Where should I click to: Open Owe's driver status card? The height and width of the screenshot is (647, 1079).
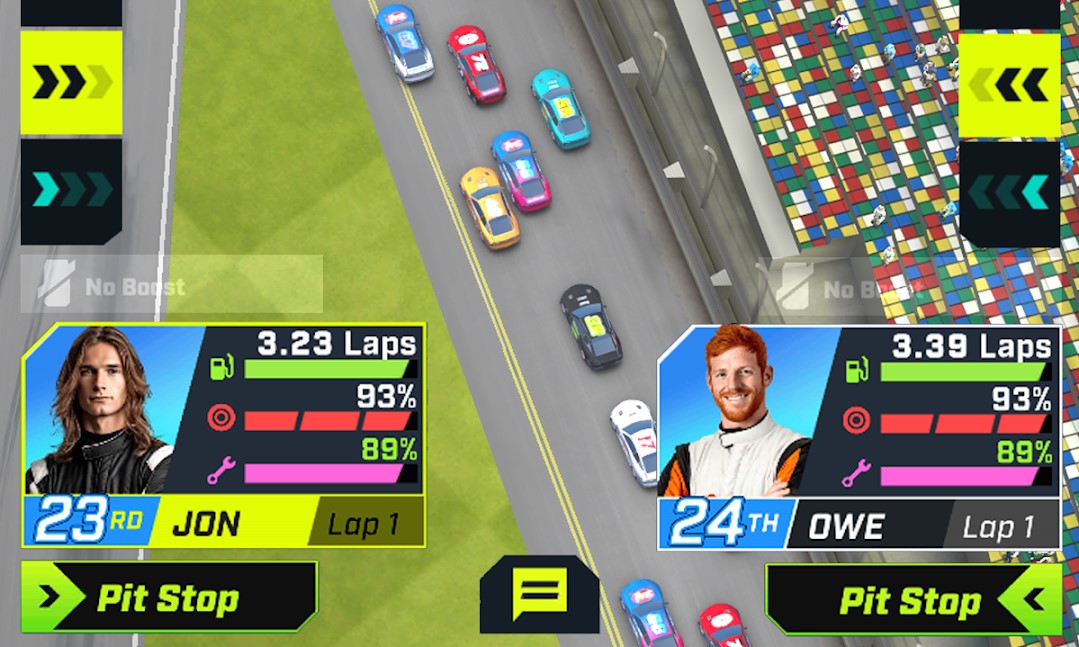[x=858, y=438]
